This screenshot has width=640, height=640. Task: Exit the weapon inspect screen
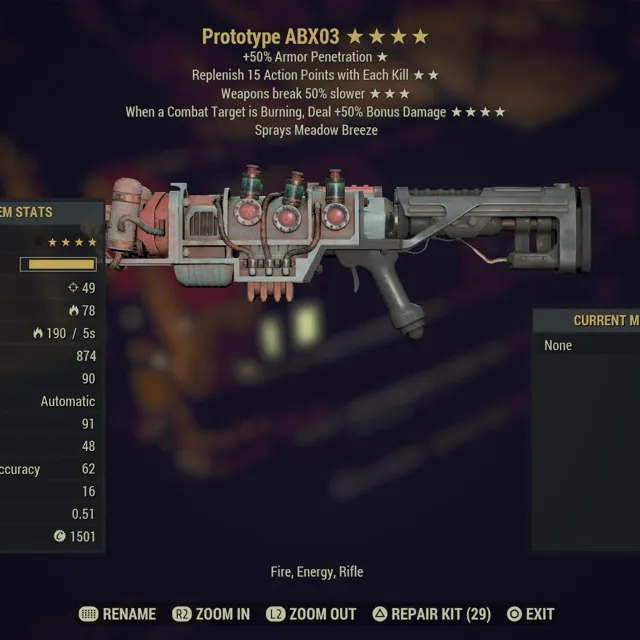(x=530, y=614)
